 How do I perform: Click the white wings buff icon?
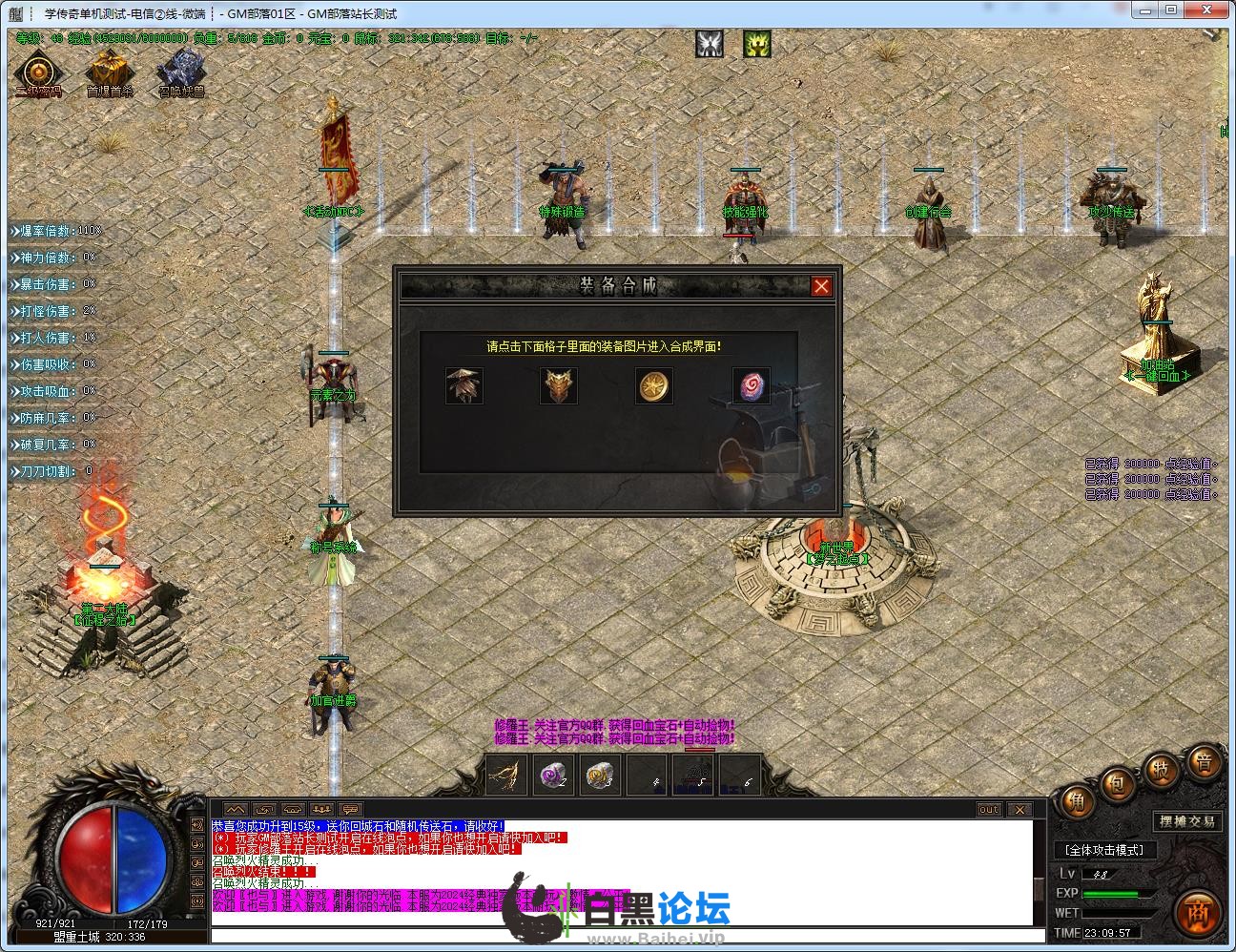tap(709, 44)
